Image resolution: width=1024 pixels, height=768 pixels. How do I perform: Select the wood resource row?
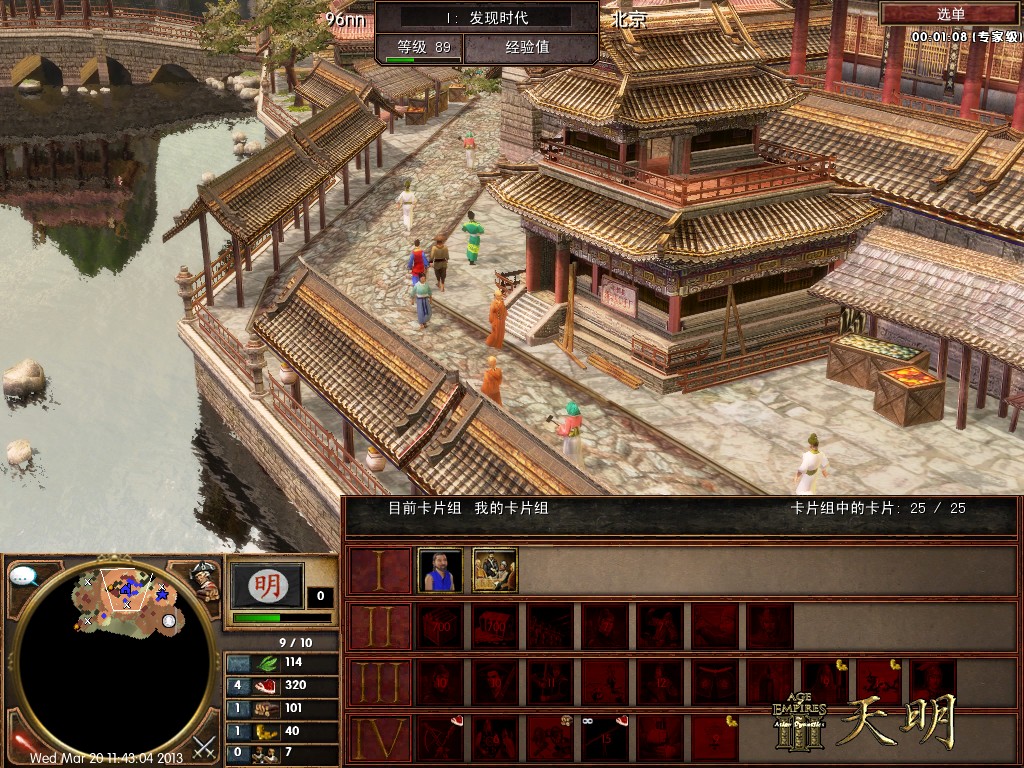(282, 709)
